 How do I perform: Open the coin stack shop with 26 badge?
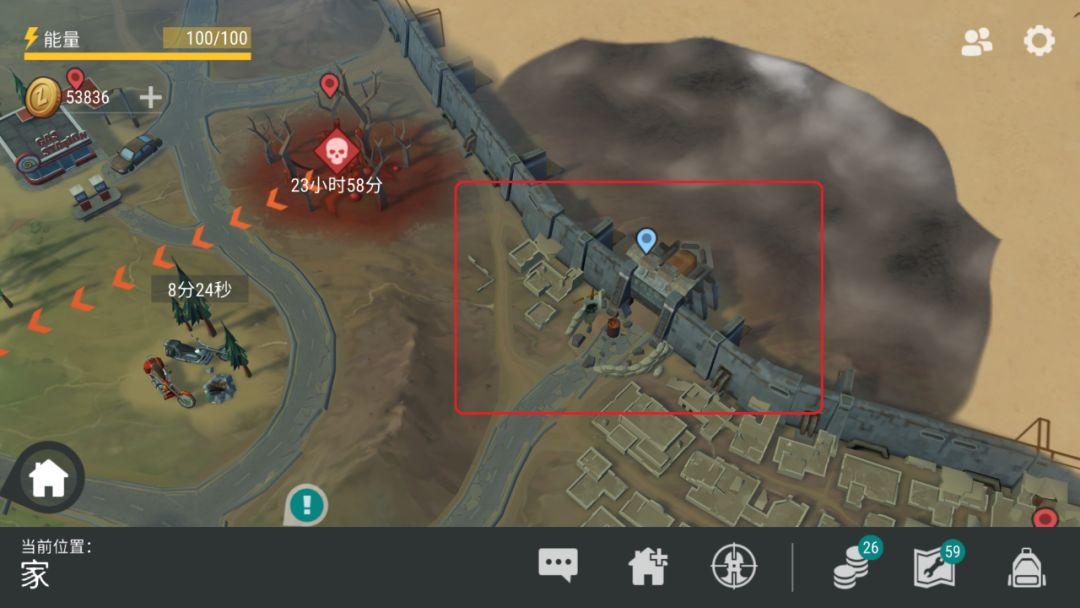click(x=852, y=567)
